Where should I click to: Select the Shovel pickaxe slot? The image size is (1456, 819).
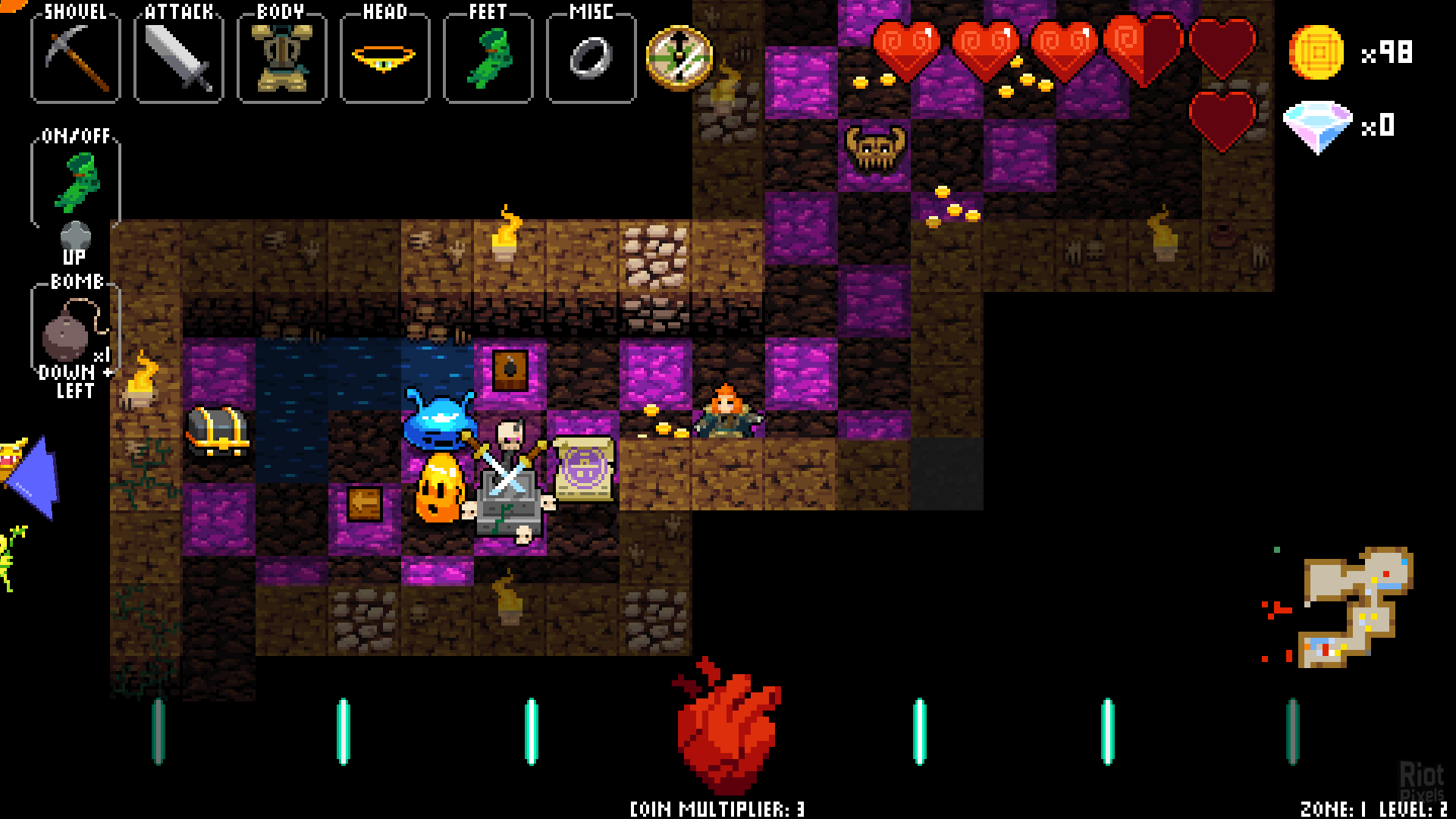tap(75, 58)
